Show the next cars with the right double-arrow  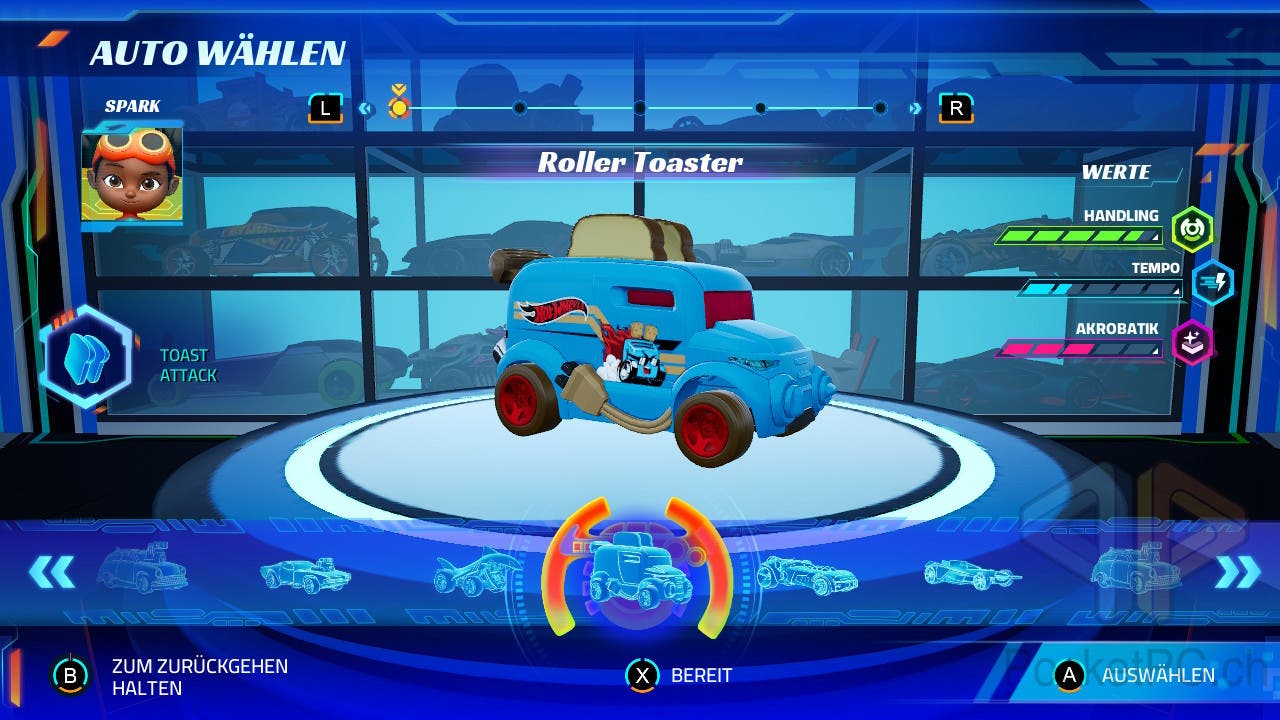point(1237,572)
